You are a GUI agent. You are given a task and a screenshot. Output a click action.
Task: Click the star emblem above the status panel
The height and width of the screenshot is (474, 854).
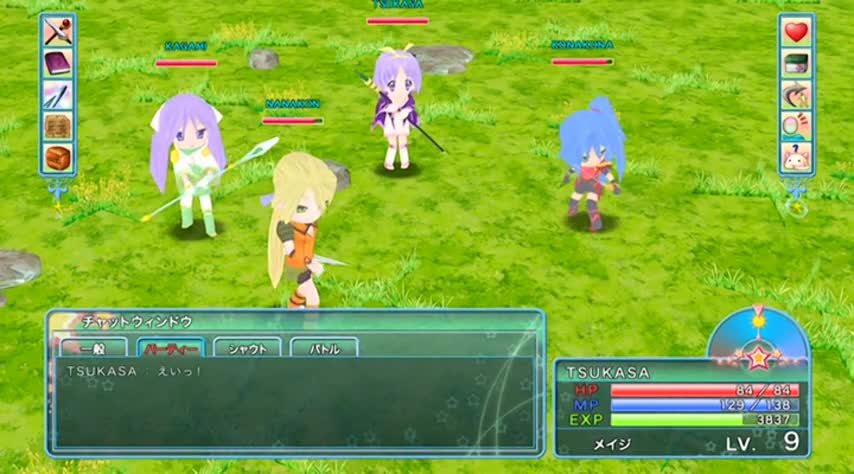(x=758, y=353)
